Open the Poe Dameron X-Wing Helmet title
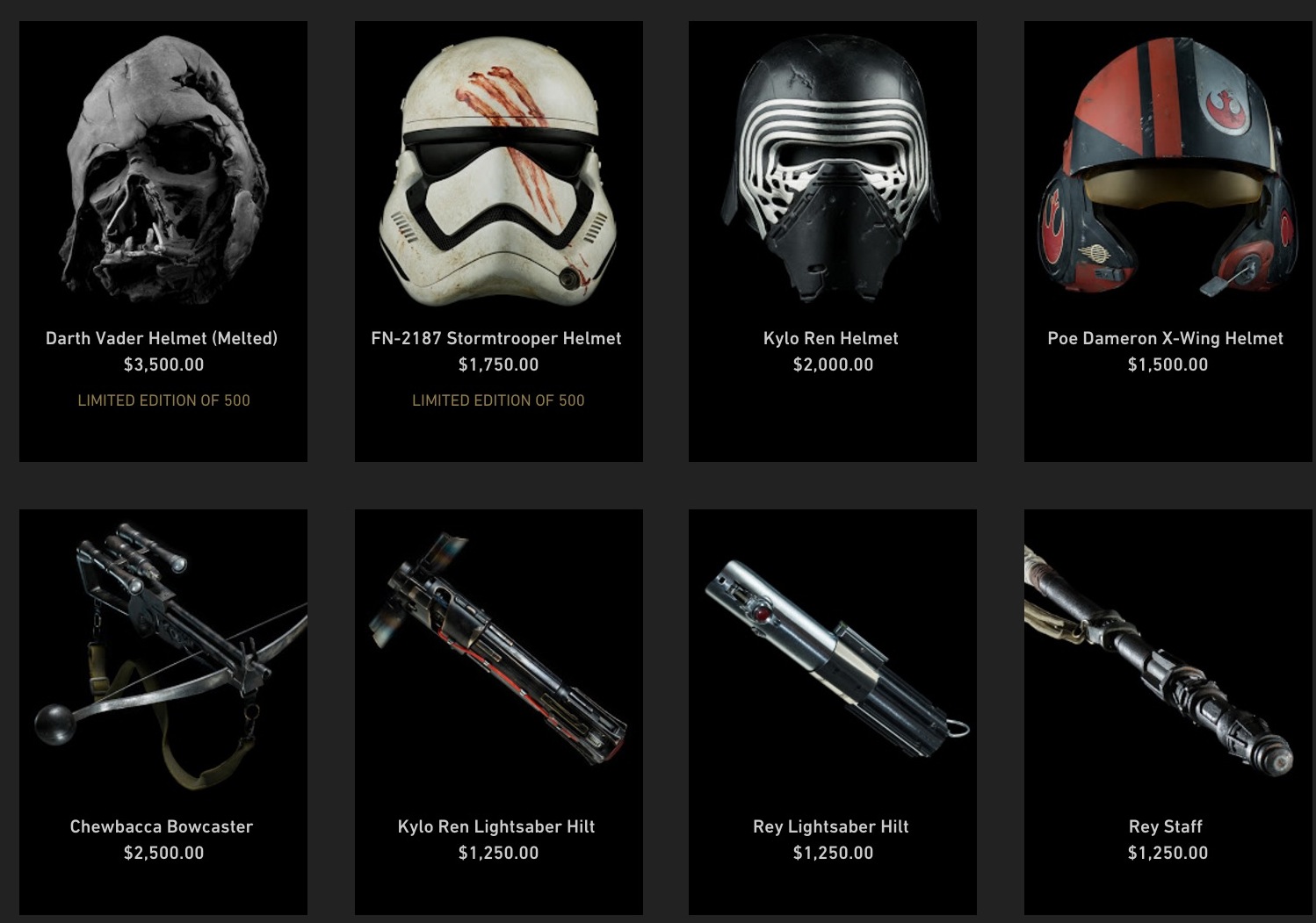Image resolution: width=1316 pixels, height=923 pixels. (1165, 338)
